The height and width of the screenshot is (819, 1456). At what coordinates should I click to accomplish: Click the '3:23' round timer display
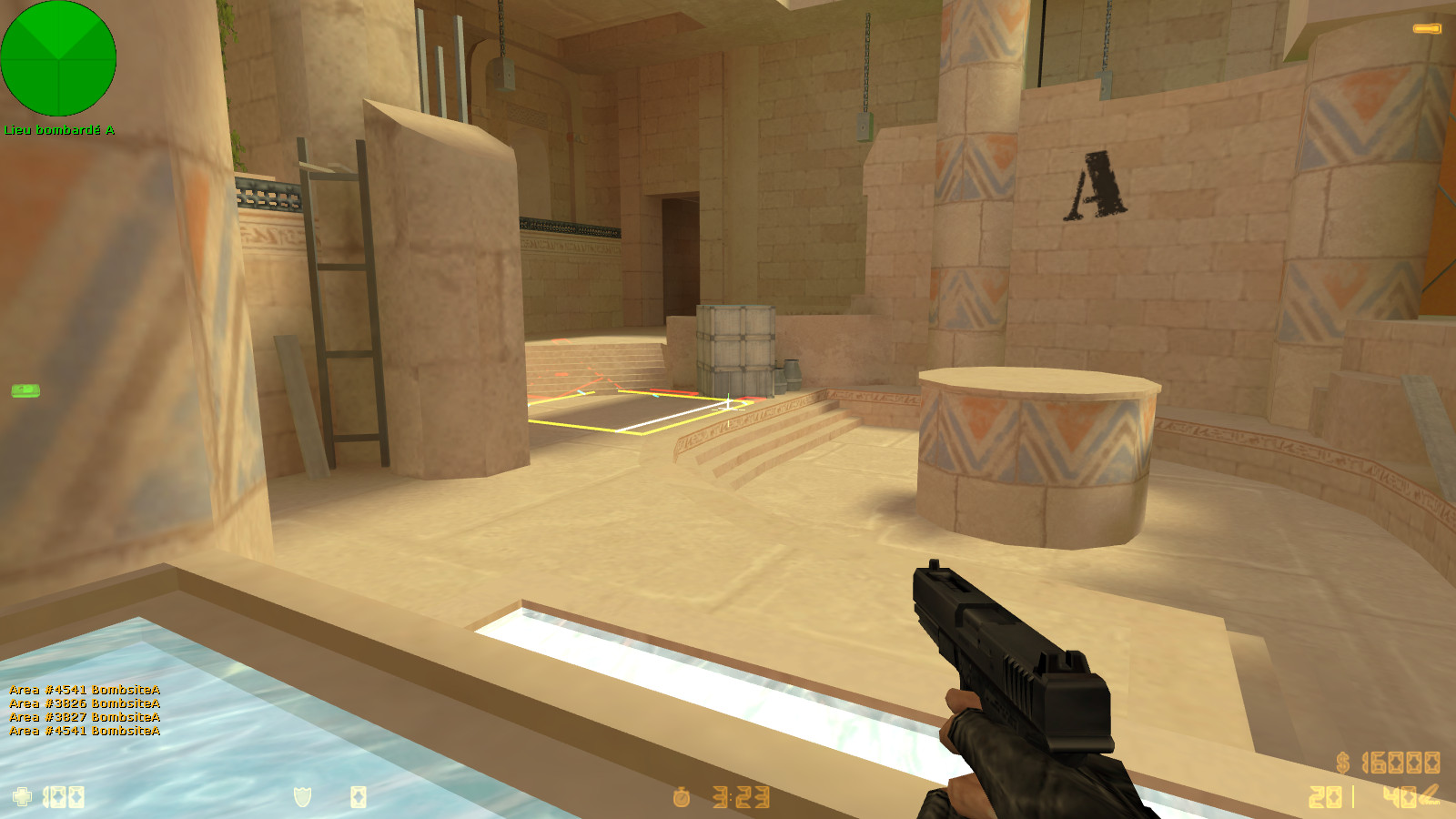pos(742,797)
